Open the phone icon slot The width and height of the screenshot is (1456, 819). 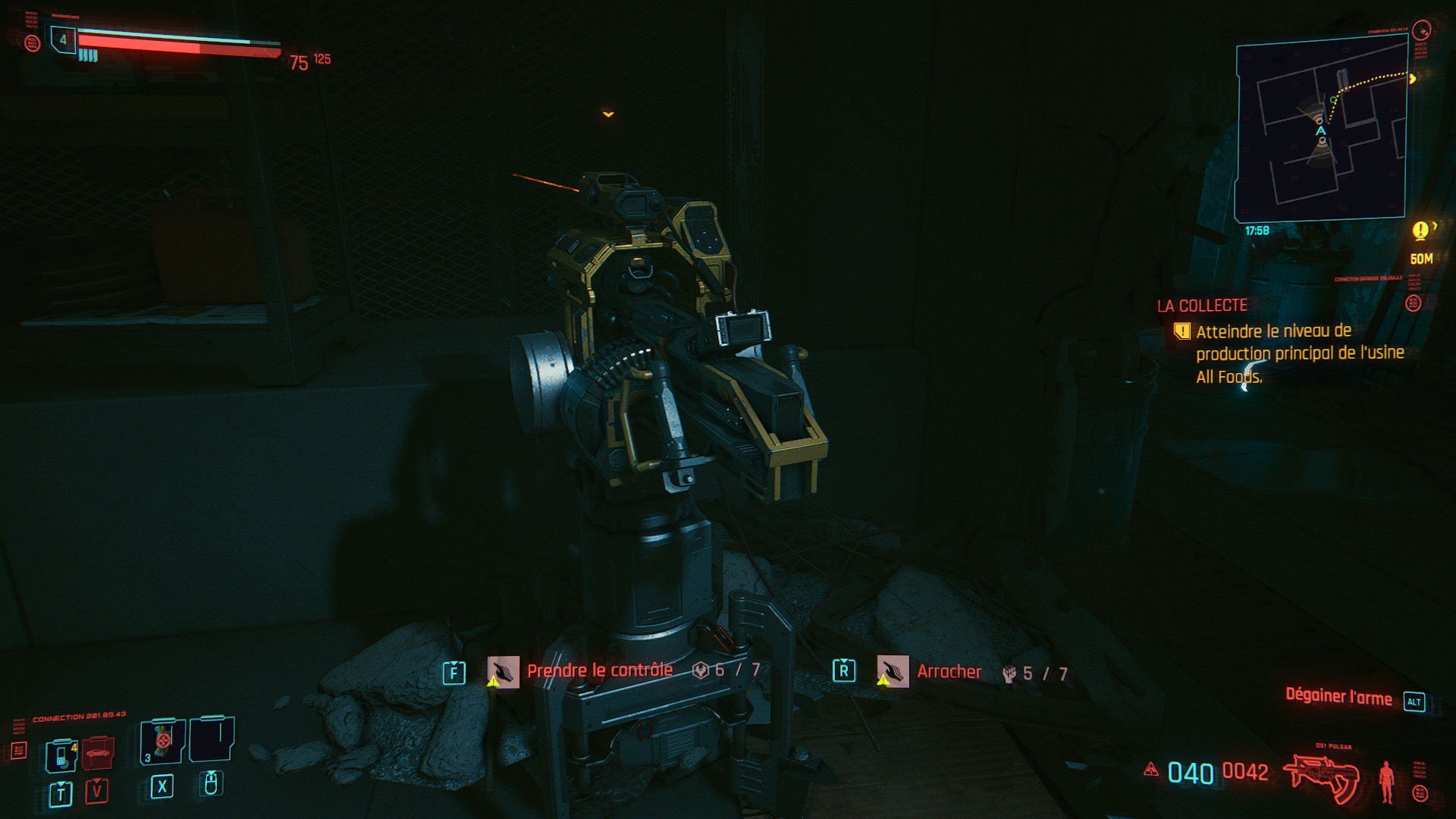(x=61, y=755)
